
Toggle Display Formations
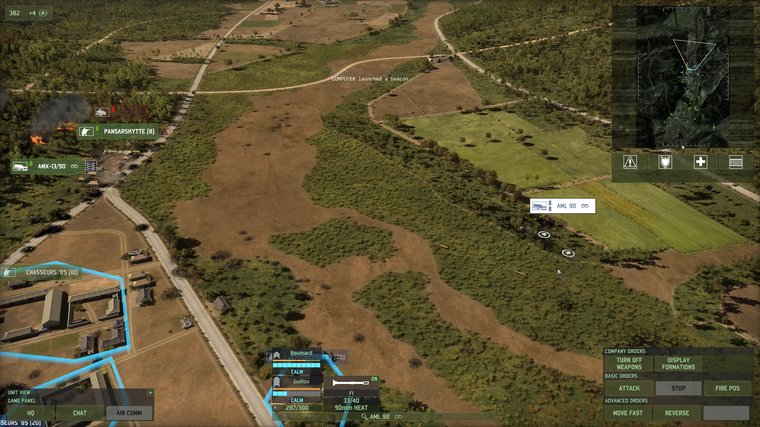pos(678,364)
